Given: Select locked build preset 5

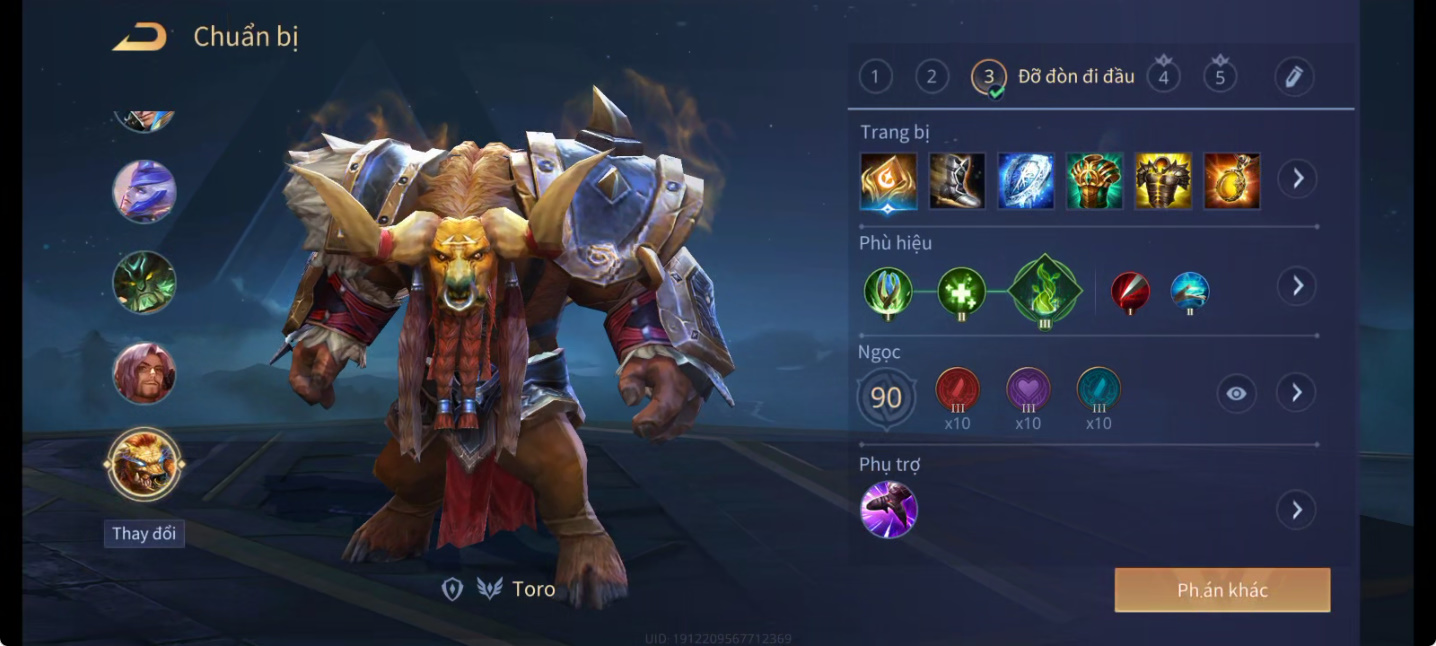Looking at the screenshot, I should coord(1220,77).
